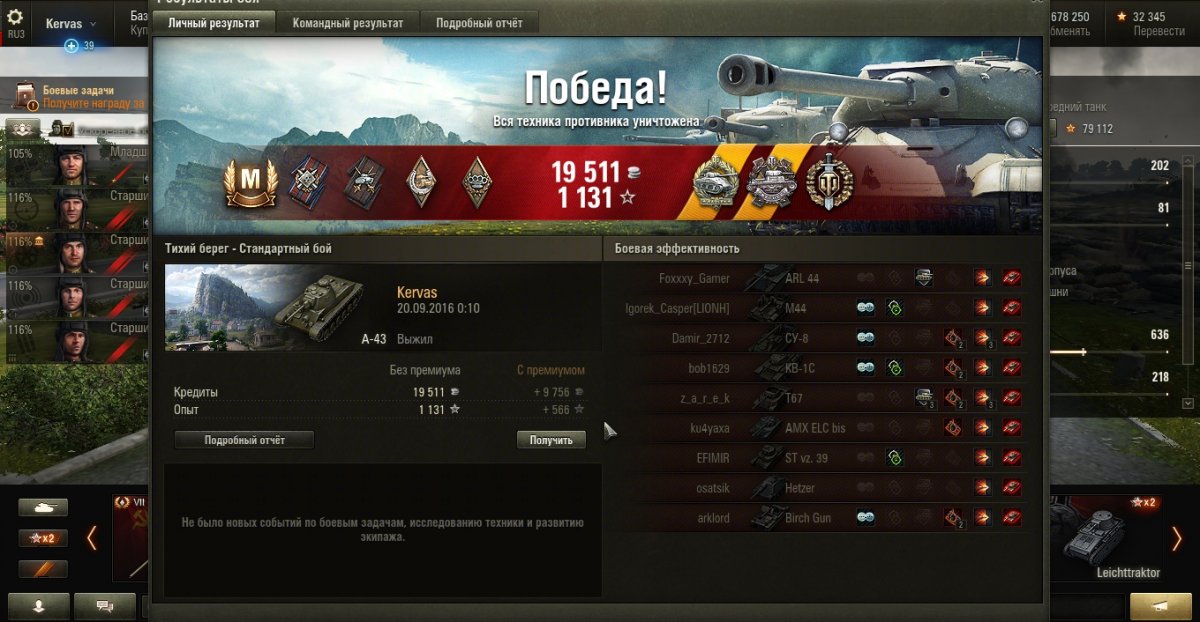
Task: Switch to the Командный результат tab
Action: pyautogui.click(x=348, y=23)
